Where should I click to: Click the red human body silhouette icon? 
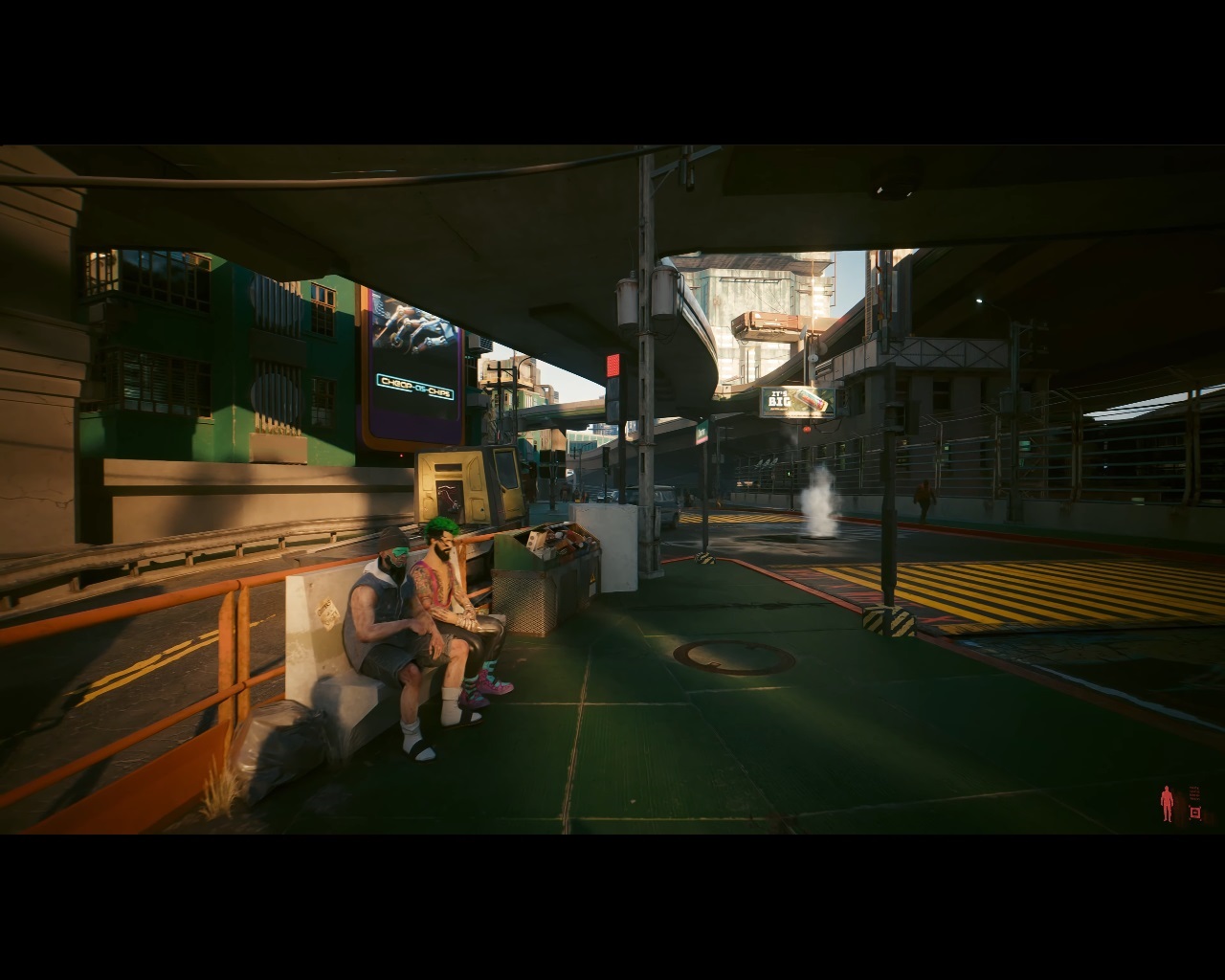(x=1167, y=804)
